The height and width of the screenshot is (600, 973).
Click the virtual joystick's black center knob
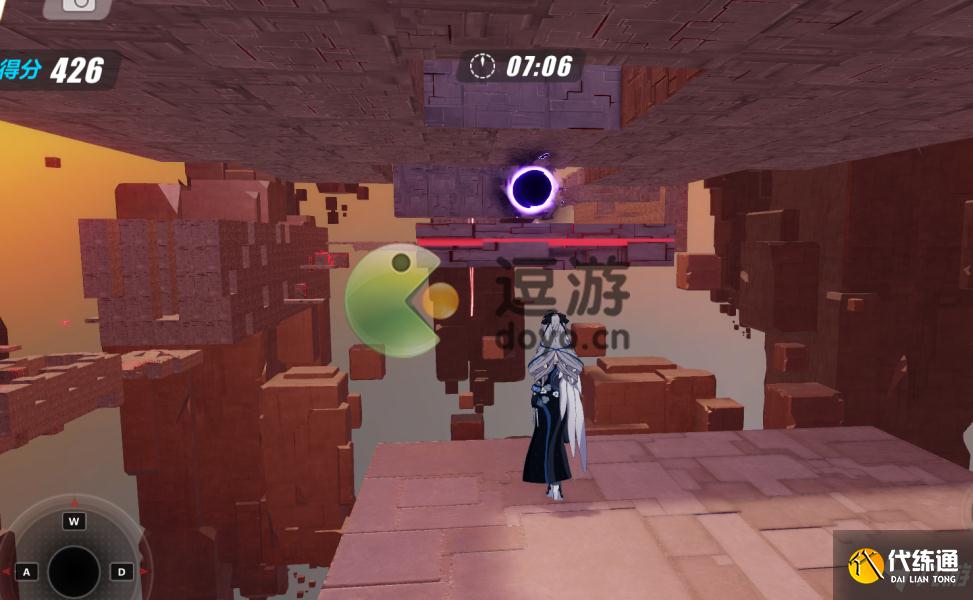coord(73,571)
